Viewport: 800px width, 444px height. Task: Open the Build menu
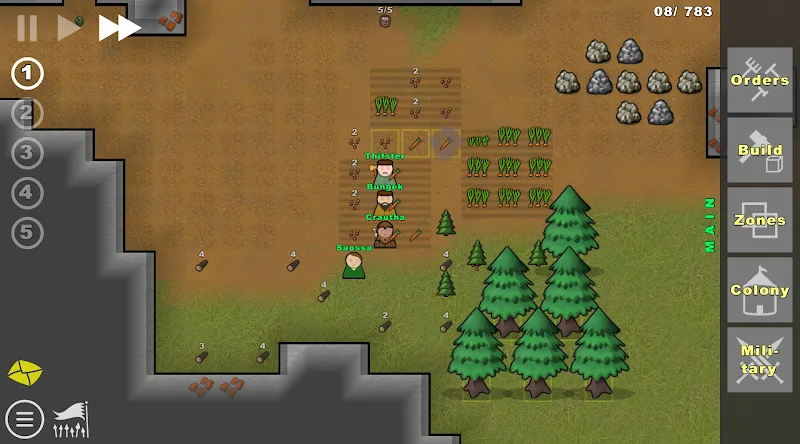coord(759,150)
